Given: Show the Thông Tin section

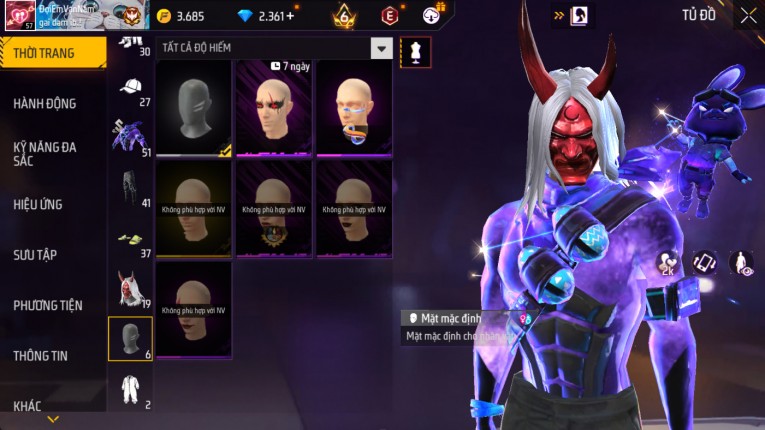Looking at the screenshot, I should click(x=42, y=355).
